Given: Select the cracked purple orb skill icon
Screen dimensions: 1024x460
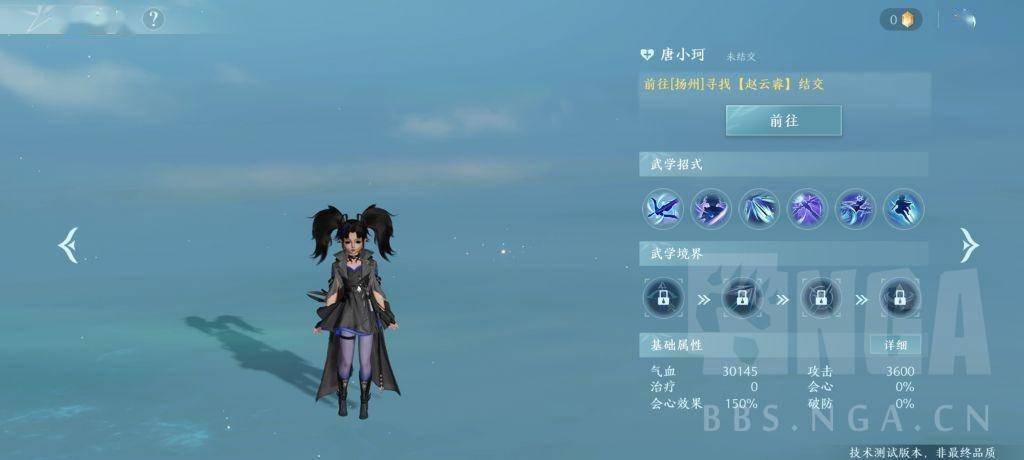Looking at the screenshot, I should coord(807,209).
